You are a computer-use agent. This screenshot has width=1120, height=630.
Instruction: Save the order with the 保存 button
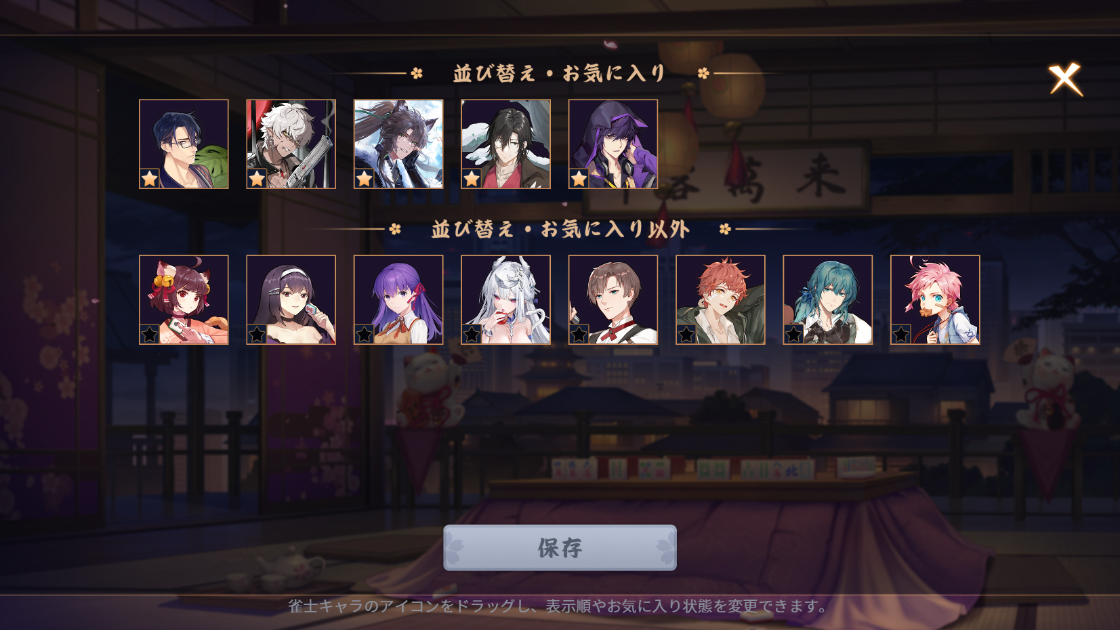coord(559,548)
